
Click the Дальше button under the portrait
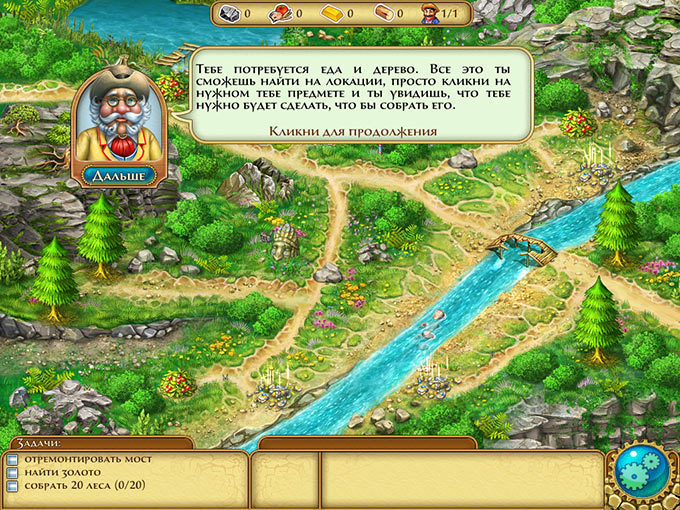tap(119, 175)
